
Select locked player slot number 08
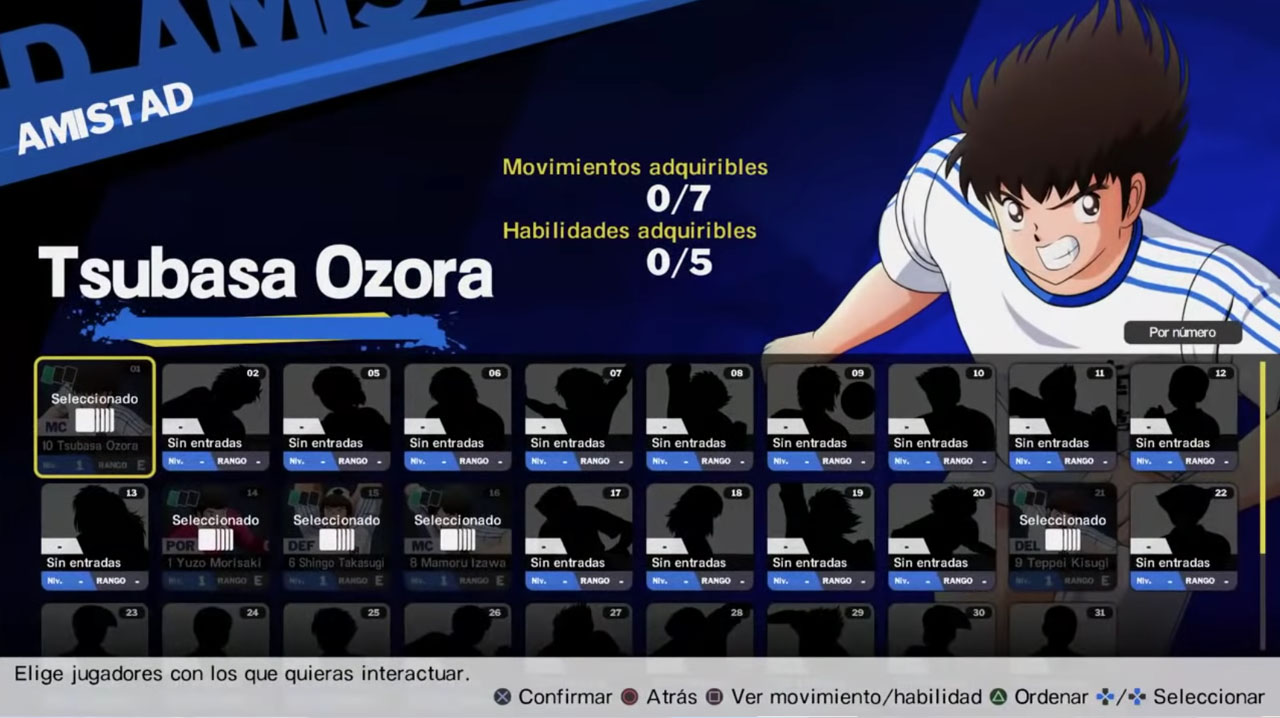click(x=700, y=417)
